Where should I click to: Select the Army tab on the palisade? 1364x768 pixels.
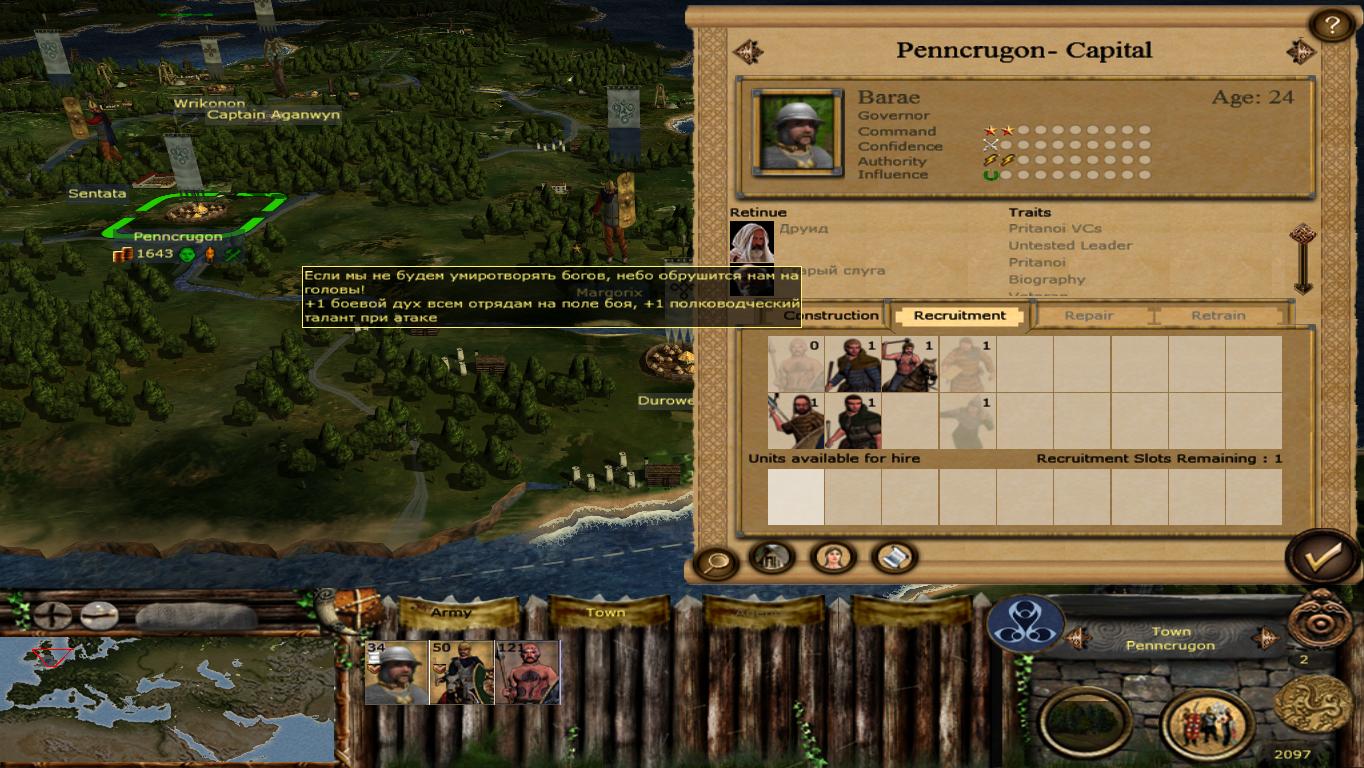[x=451, y=612]
